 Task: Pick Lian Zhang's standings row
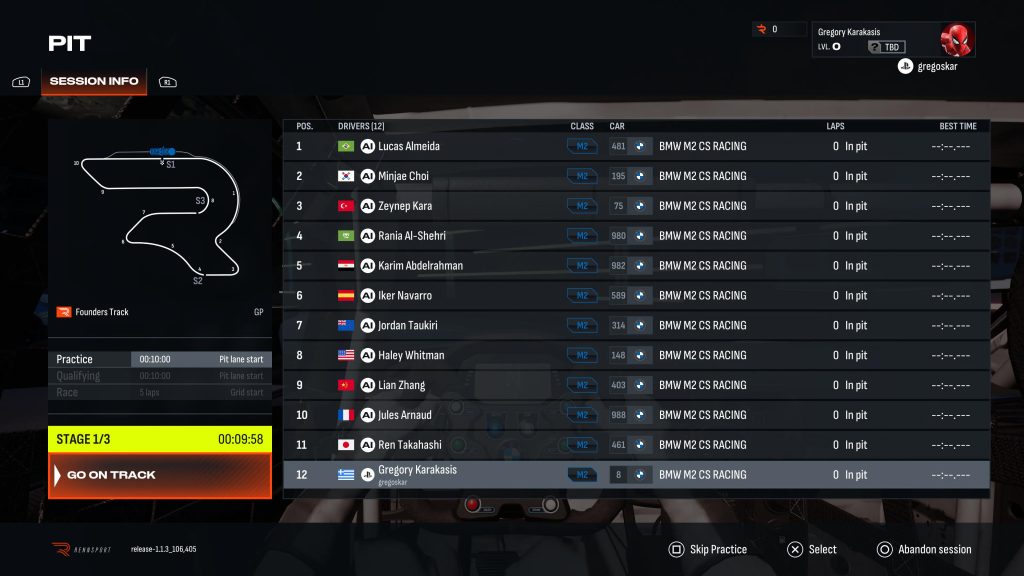point(636,385)
